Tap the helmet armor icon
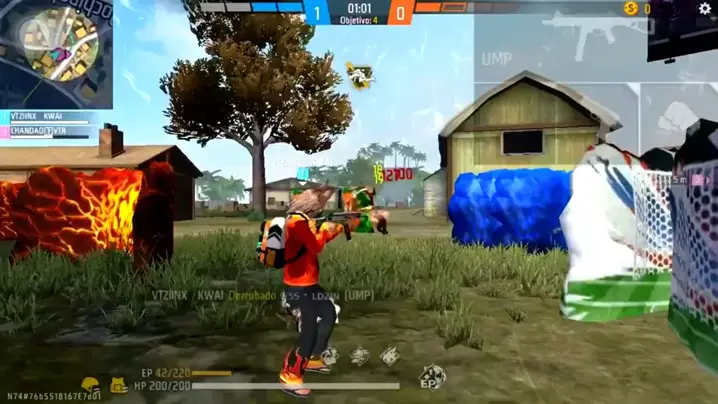The width and height of the screenshot is (718, 404). (91, 385)
